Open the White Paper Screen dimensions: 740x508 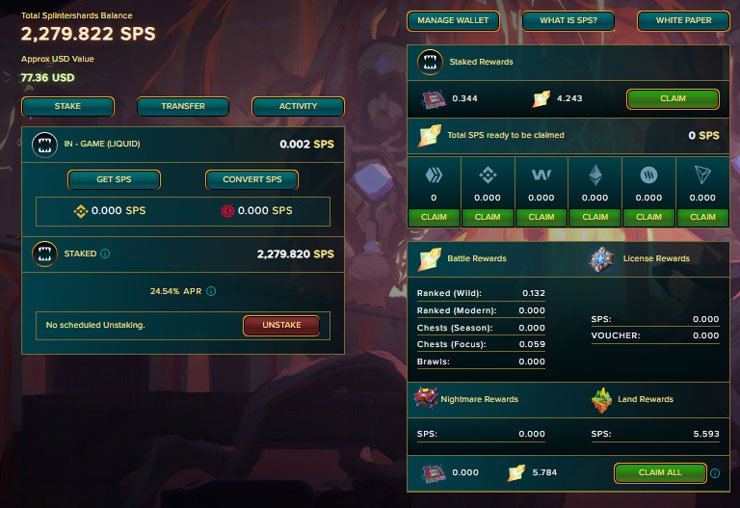click(683, 21)
